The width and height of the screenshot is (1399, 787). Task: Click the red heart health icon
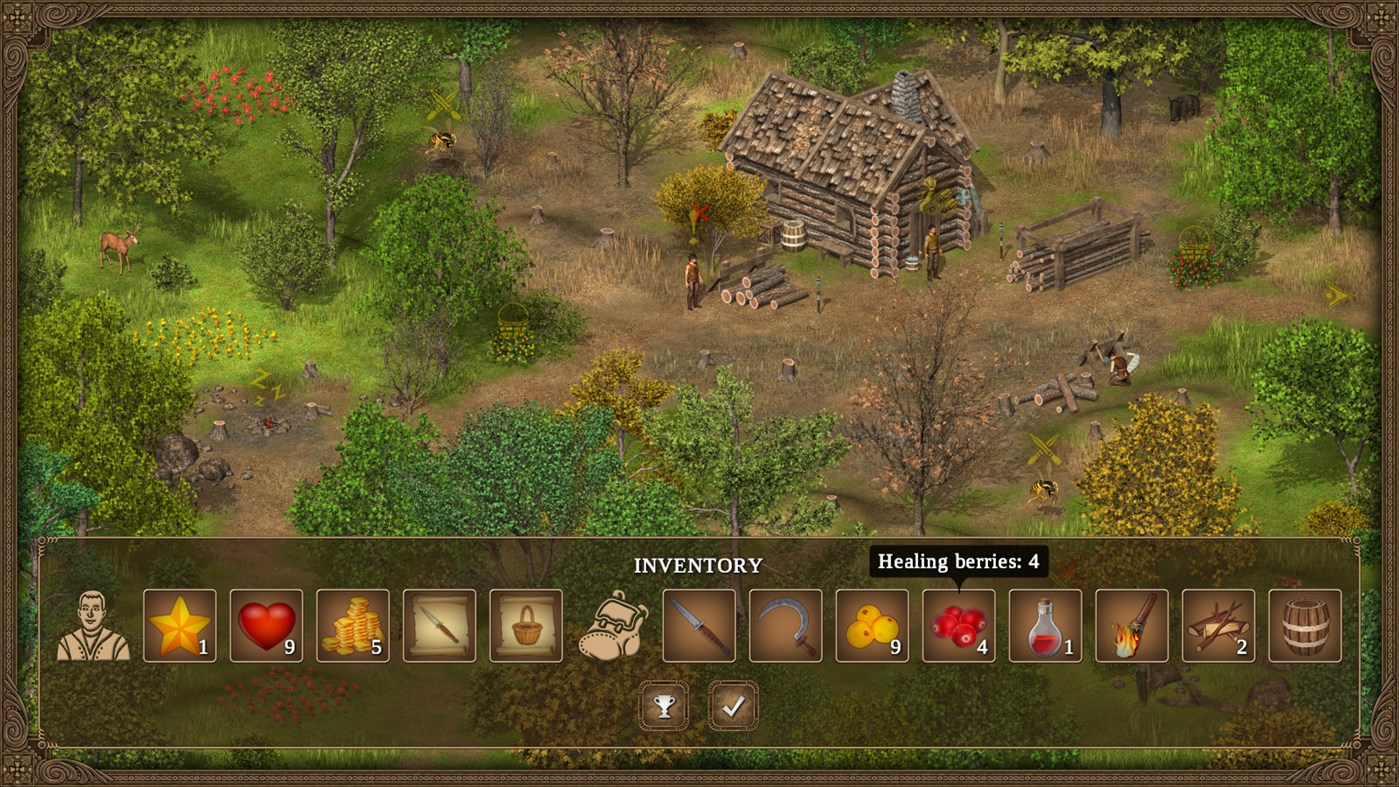[x=268, y=625]
